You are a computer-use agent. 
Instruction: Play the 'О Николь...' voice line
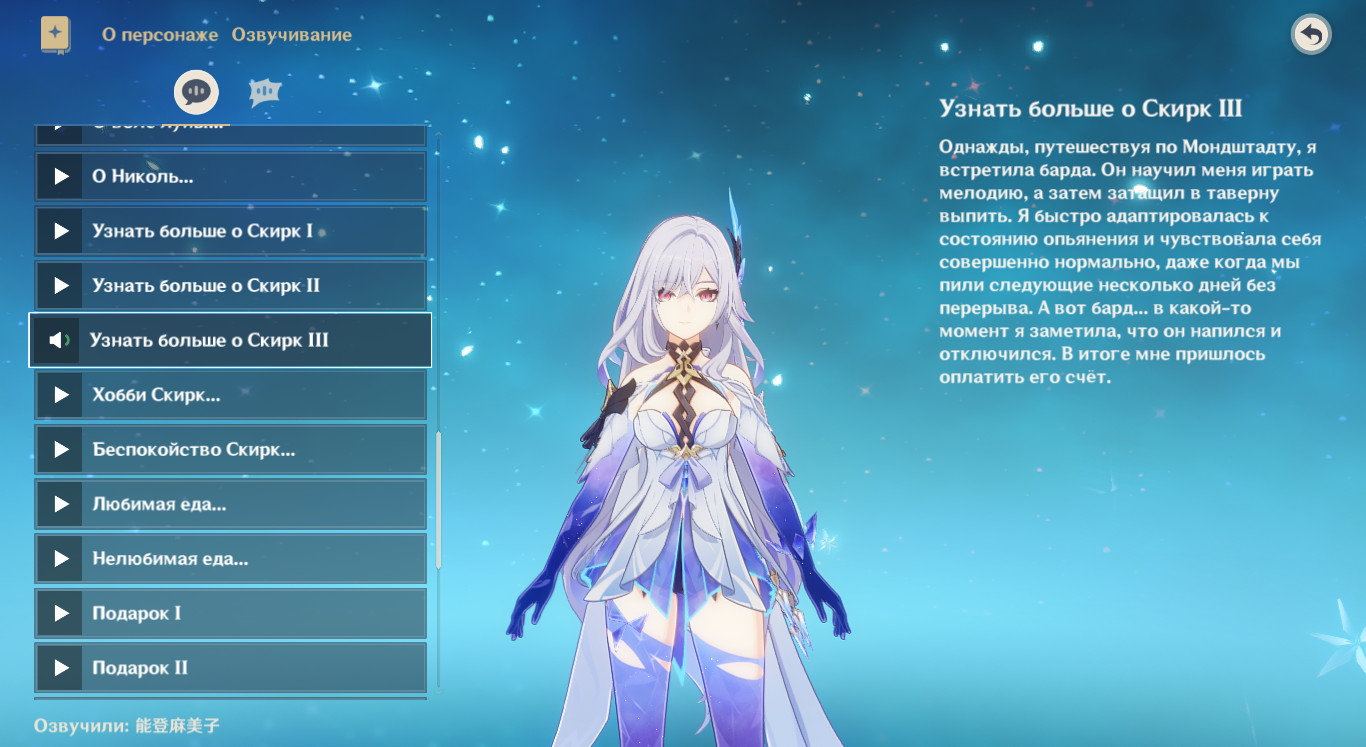coord(230,176)
